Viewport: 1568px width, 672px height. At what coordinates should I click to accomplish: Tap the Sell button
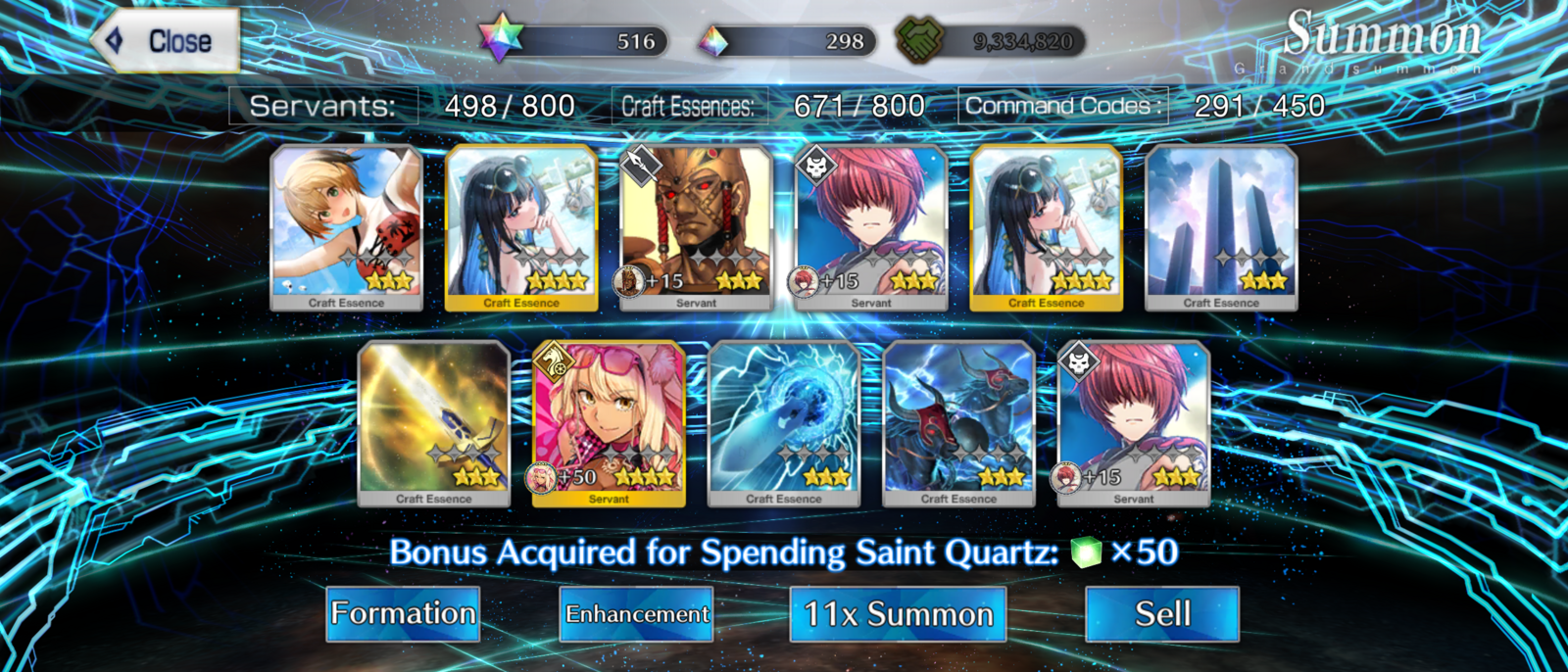(x=1162, y=614)
